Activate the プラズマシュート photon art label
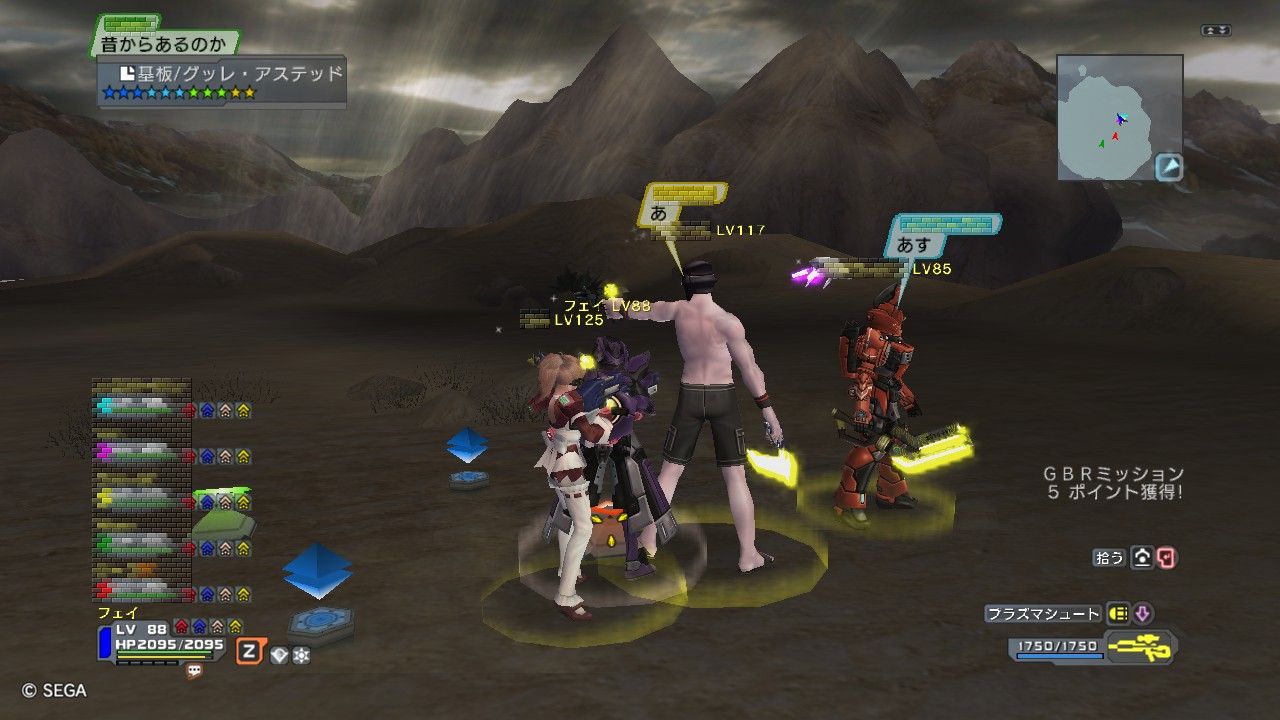The height and width of the screenshot is (720, 1280). pos(1042,614)
